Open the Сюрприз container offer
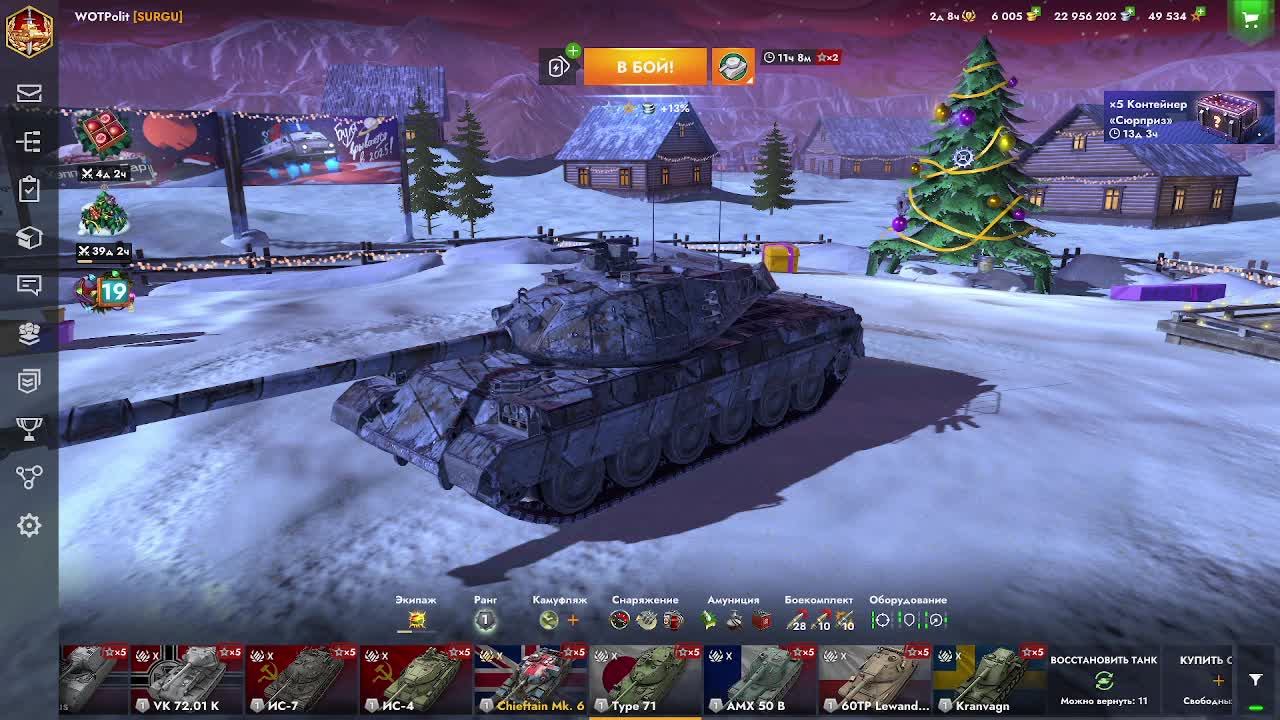 pyautogui.click(x=1189, y=118)
